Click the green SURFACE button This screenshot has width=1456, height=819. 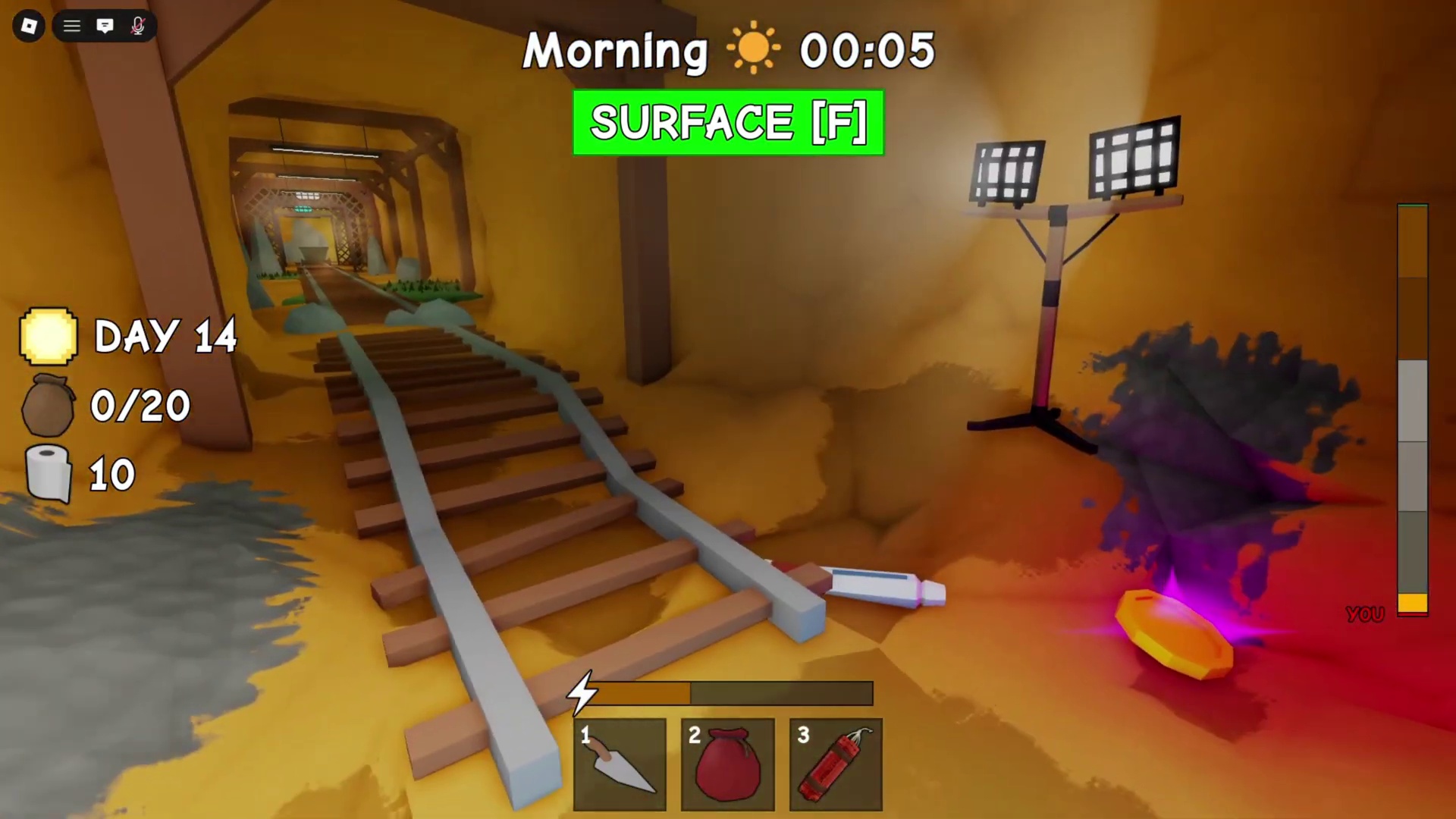click(x=728, y=123)
